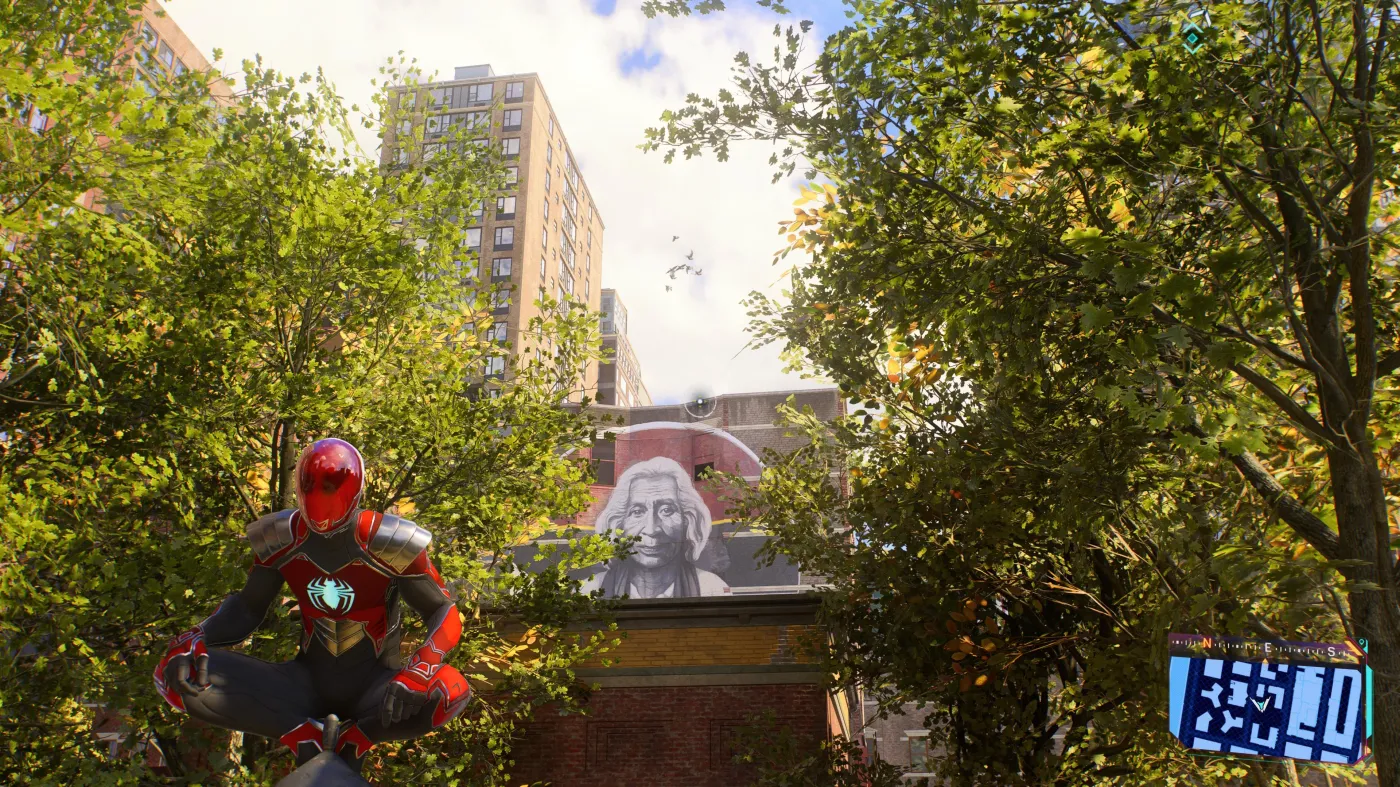The height and width of the screenshot is (787, 1400).
Task: Click the player arrow in the minimap center
Action: click(x=1261, y=703)
